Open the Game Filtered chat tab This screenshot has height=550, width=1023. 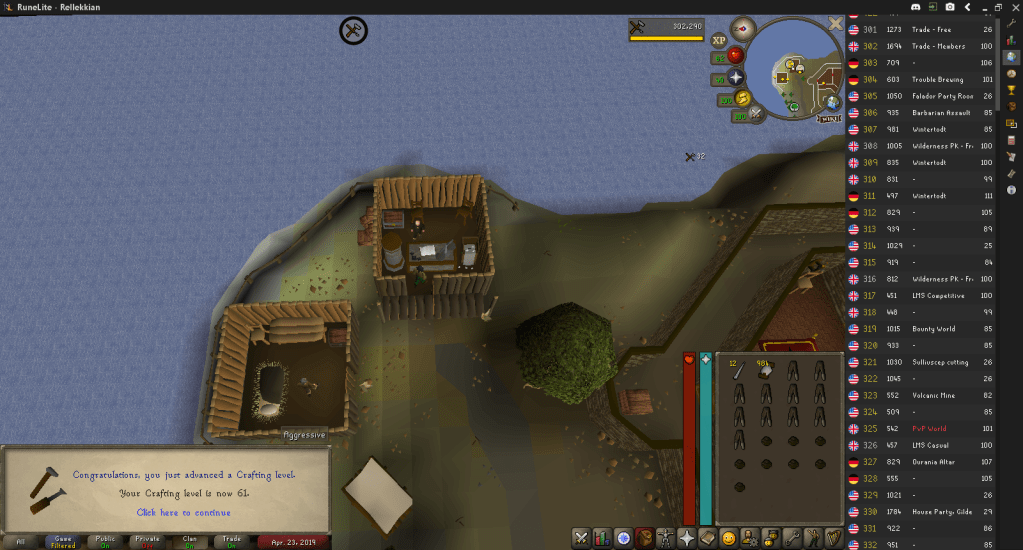click(62, 542)
